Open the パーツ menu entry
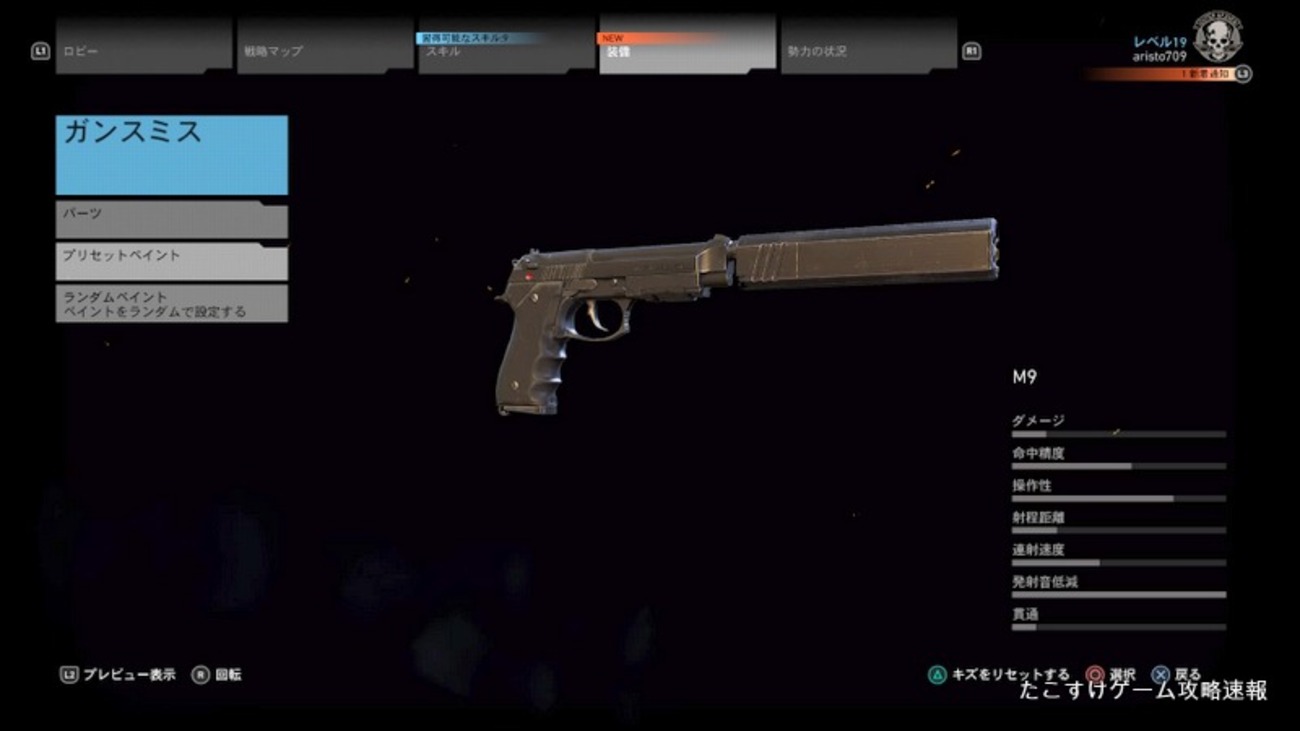Image resolution: width=1300 pixels, height=731 pixels. point(171,220)
